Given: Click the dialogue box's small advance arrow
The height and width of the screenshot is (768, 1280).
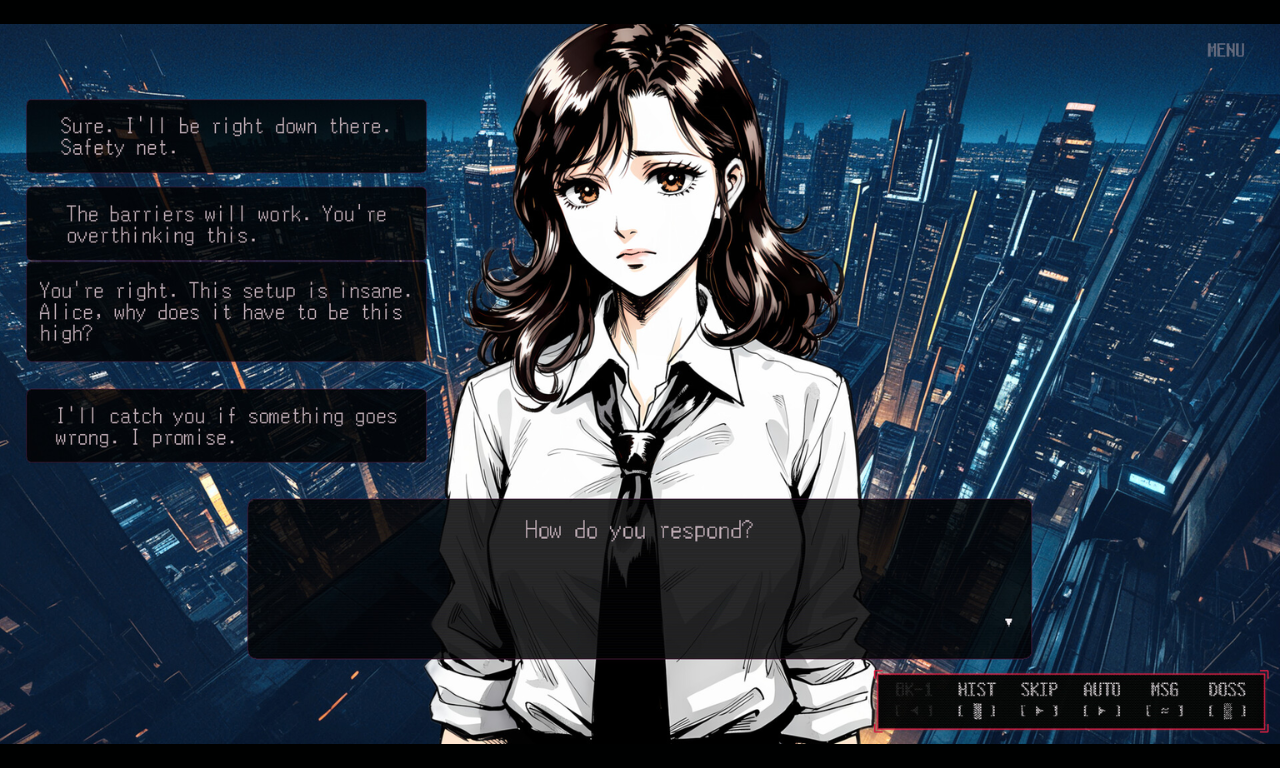Looking at the screenshot, I should pyautogui.click(x=1008, y=622).
